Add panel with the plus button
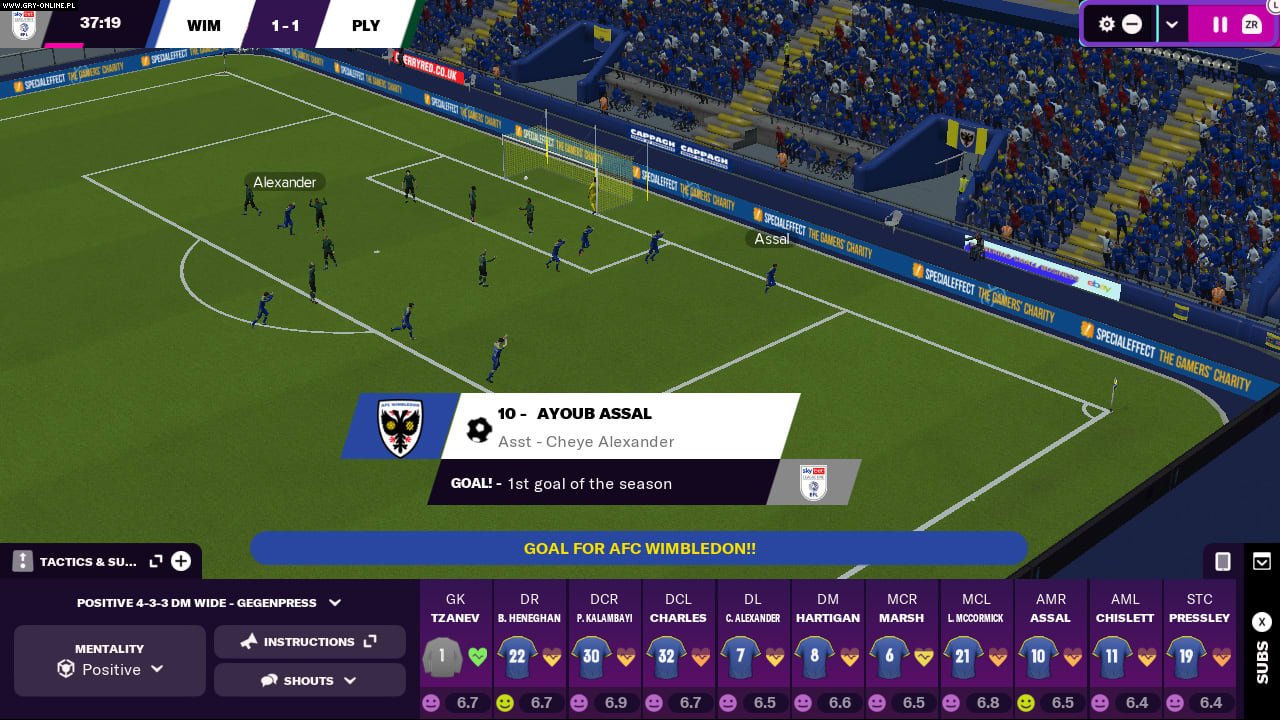Viewport: 1280px width, 720px height. tap(181, 561)
